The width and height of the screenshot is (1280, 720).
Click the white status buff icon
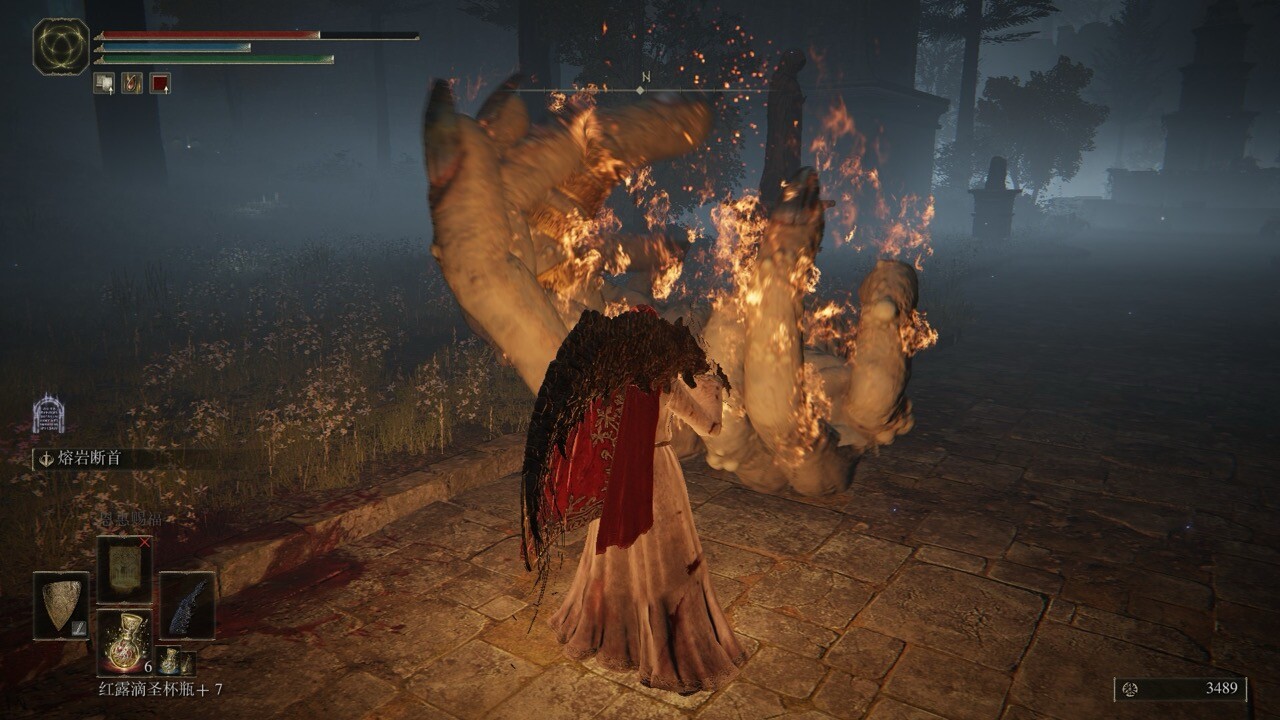tap(104, 83)
